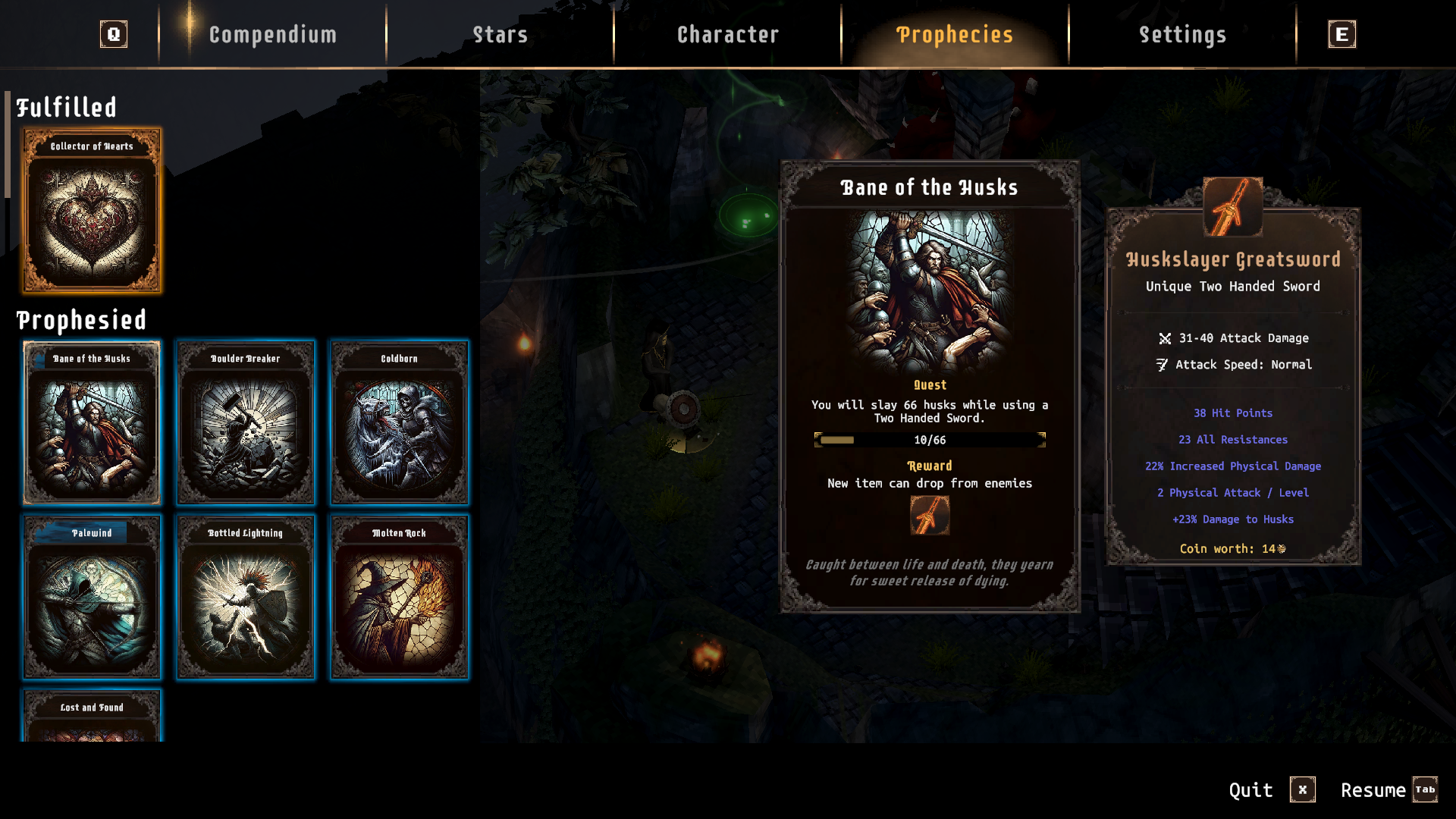
Task: View the Coldborn prophecy card
Action: (399, 422)
